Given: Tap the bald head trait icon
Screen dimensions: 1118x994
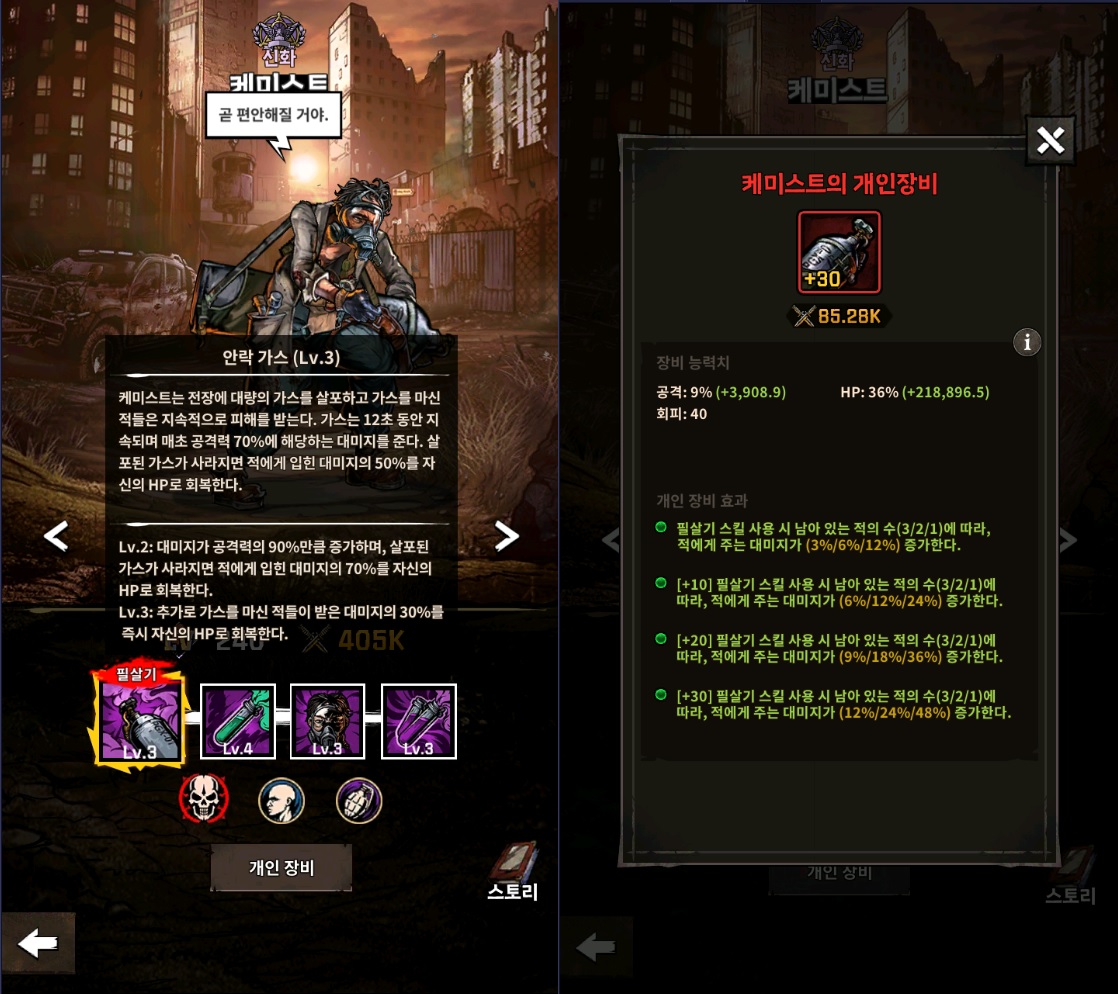Looking at the screenshot, I should click(x=281, y=800).
